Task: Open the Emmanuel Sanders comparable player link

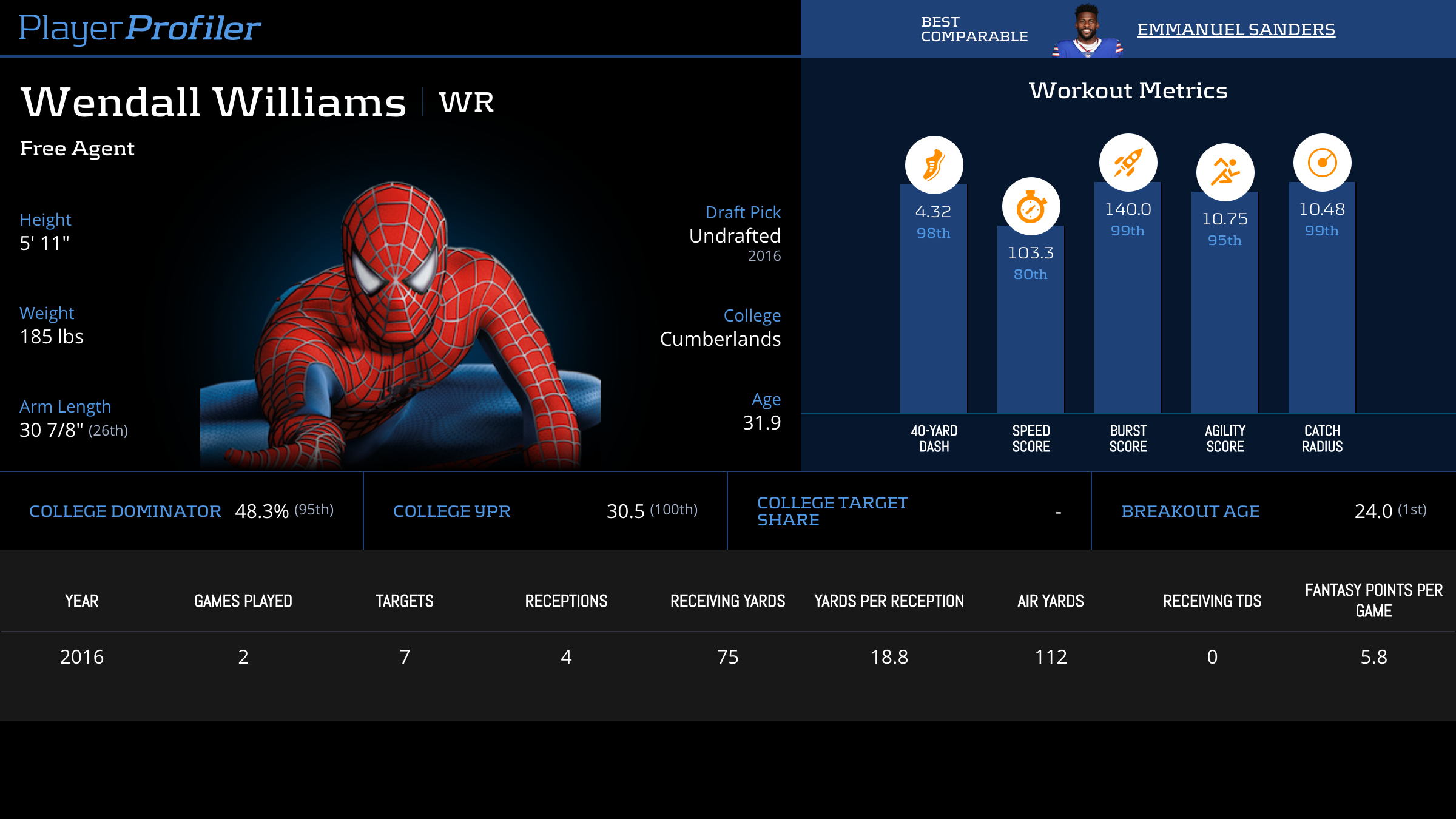Action: coord(1236,29)
